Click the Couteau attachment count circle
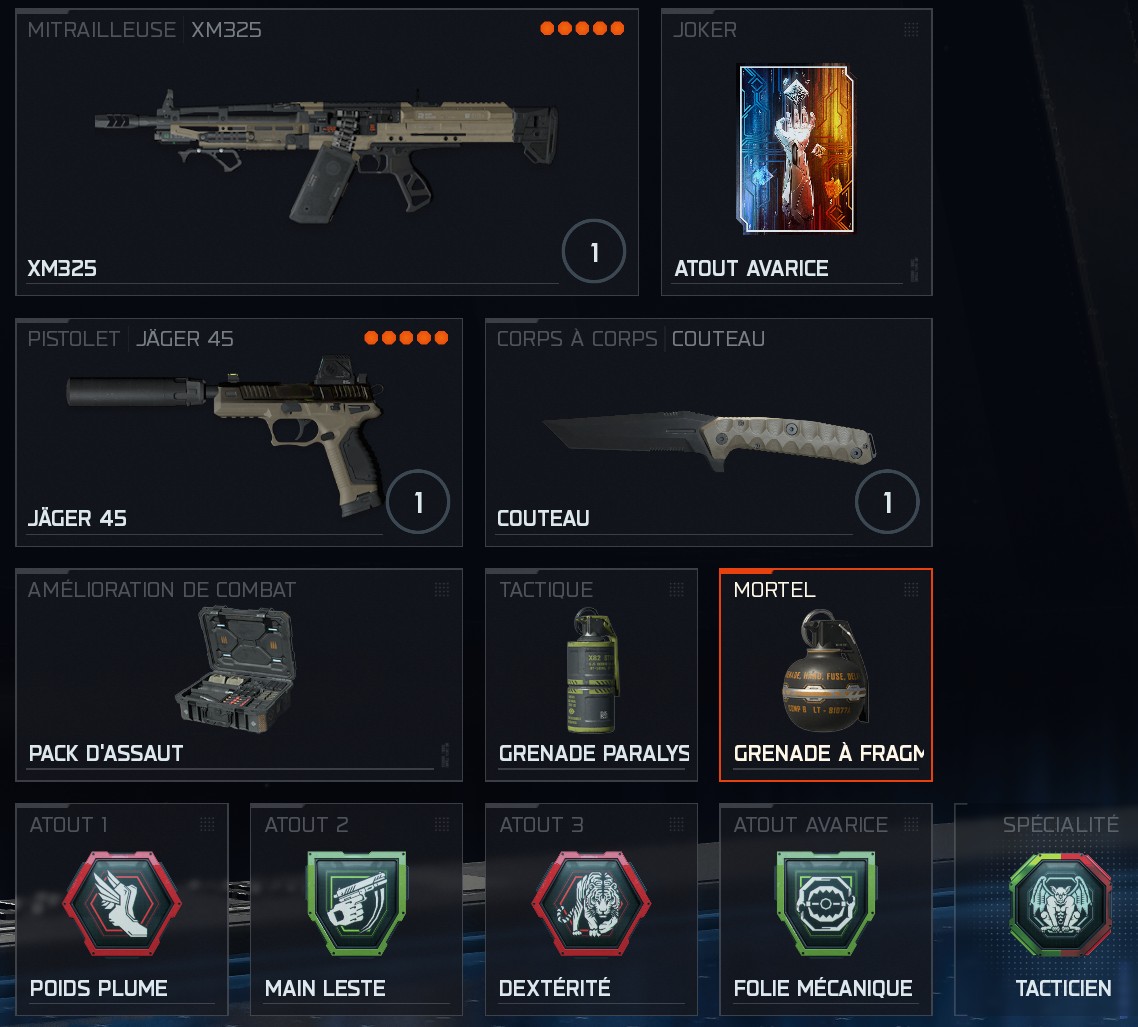 click(x=887, y=502)
